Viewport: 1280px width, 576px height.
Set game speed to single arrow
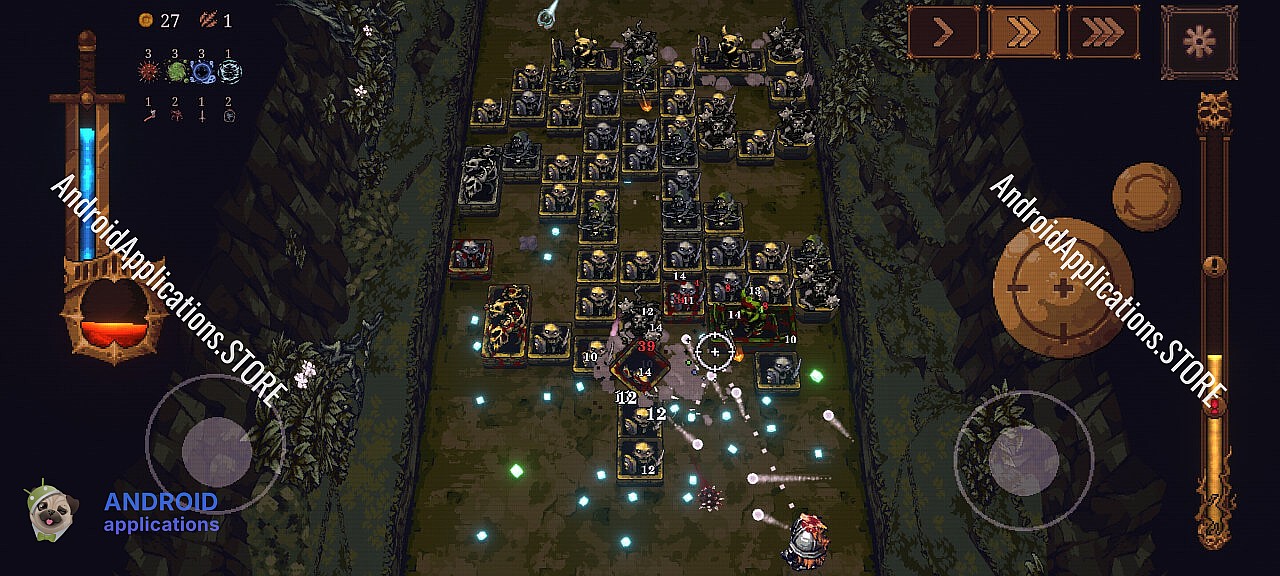(x=943, y=33)
